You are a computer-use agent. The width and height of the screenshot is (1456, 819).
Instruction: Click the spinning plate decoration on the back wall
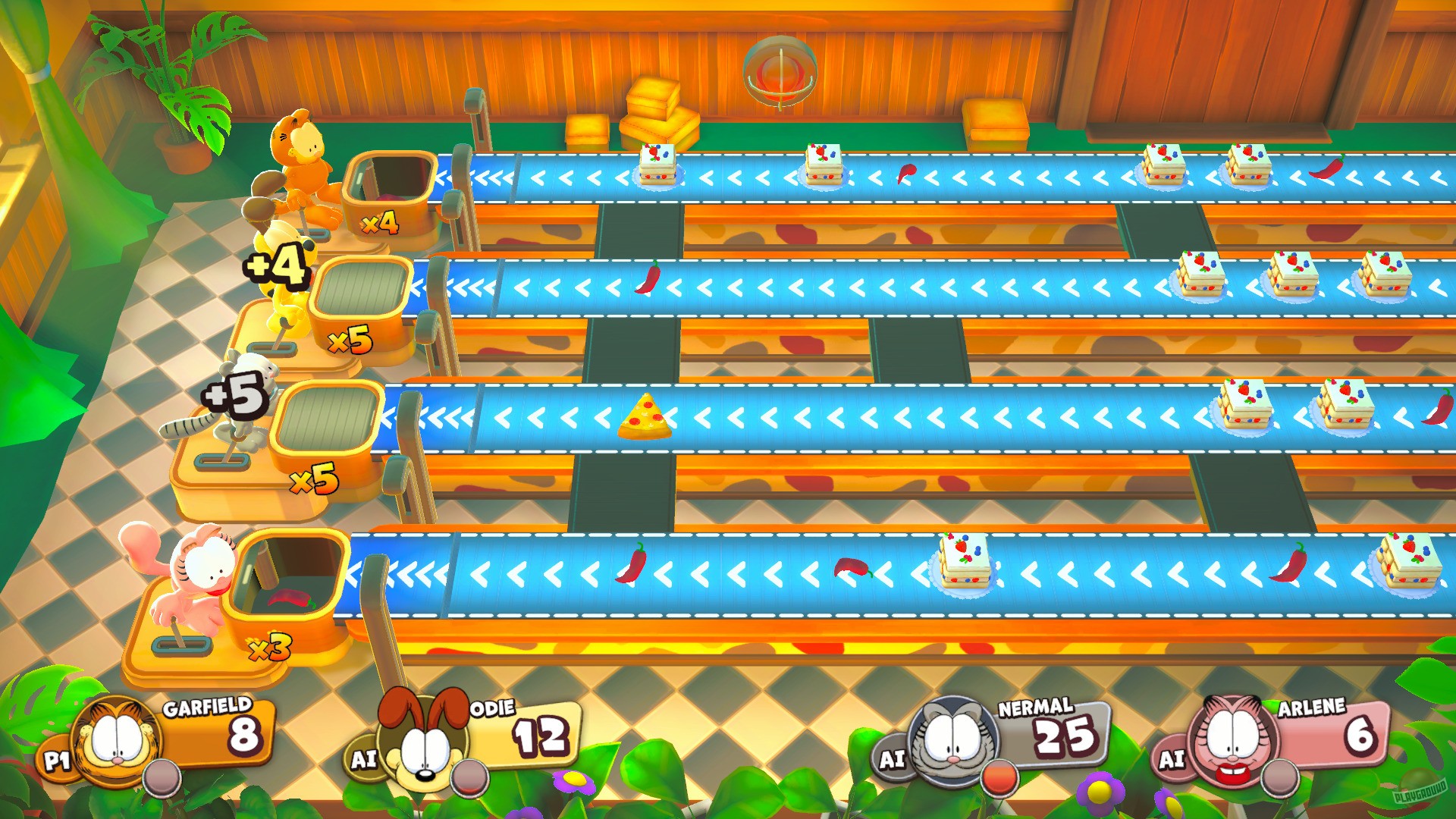click(781, 68)
